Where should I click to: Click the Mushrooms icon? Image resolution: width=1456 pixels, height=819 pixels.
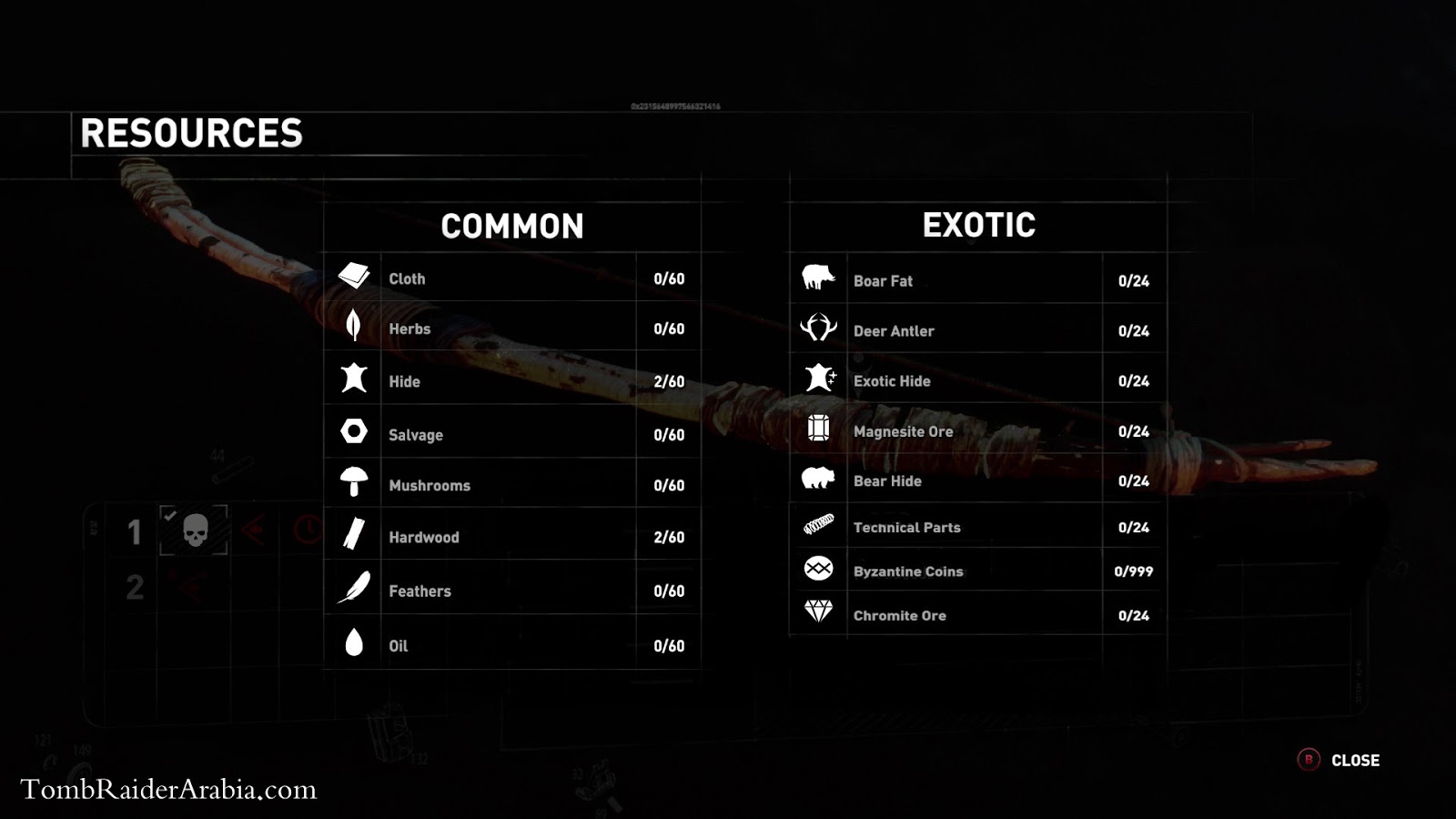pos(354,483)
